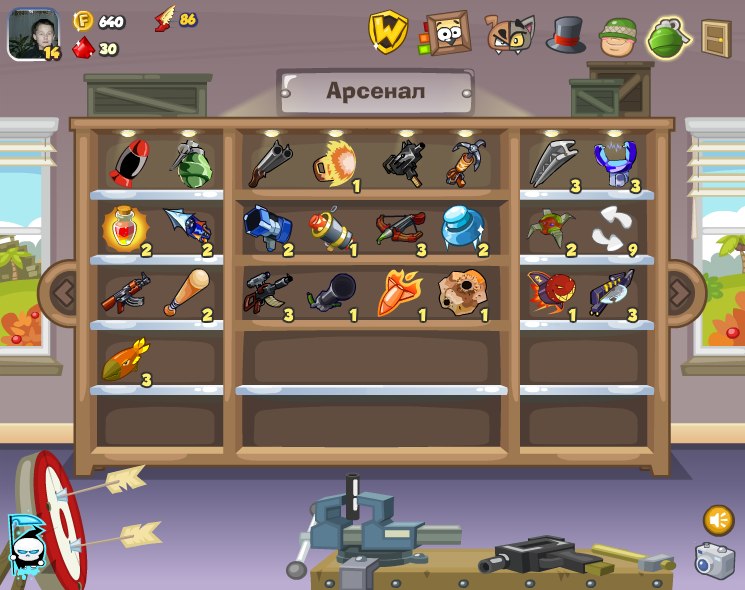Take a screenshot with the camera button

[714, 561]
